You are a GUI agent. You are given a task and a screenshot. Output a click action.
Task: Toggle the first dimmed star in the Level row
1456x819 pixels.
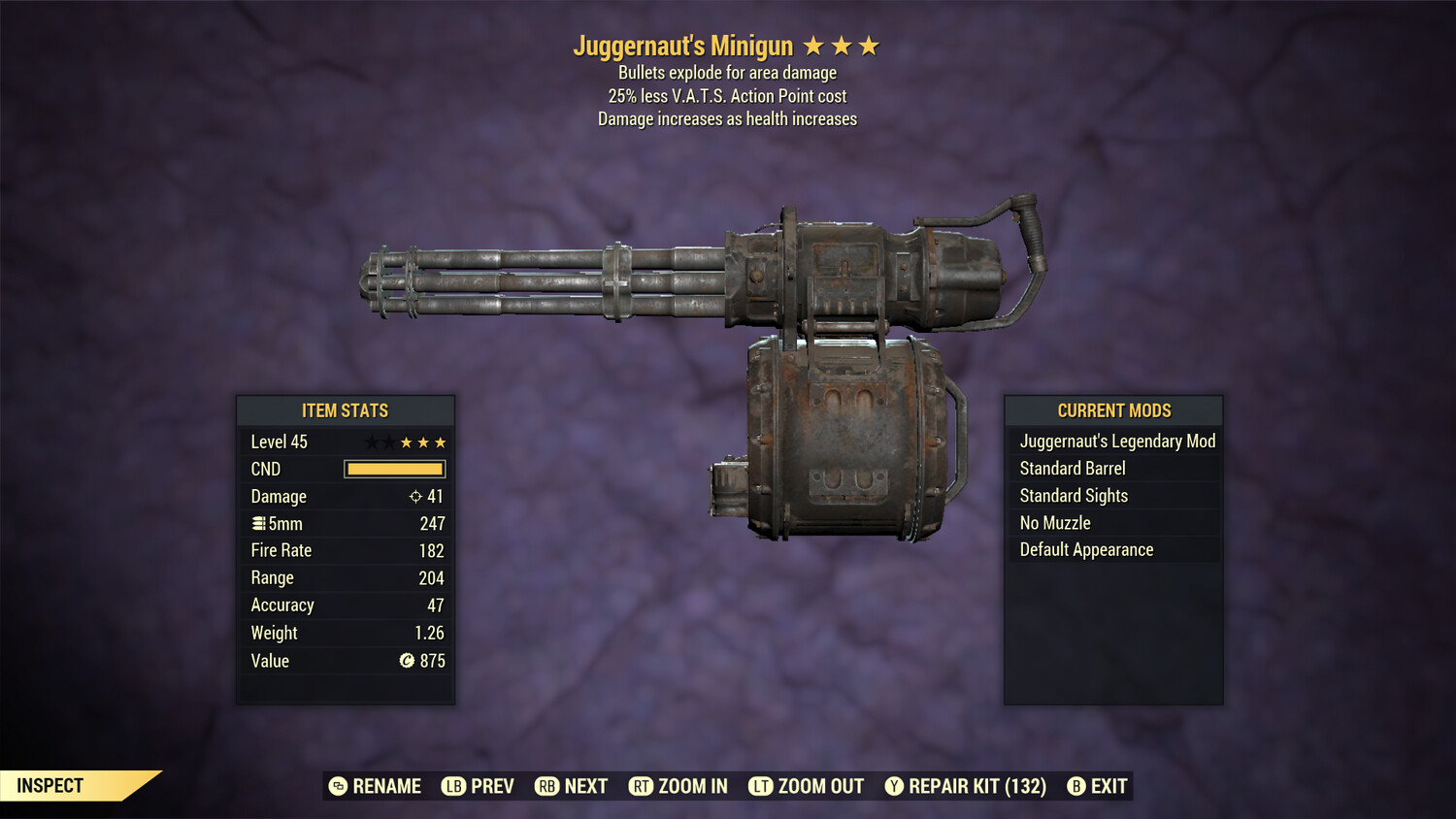pyautogui.click(x=371, y=442)
